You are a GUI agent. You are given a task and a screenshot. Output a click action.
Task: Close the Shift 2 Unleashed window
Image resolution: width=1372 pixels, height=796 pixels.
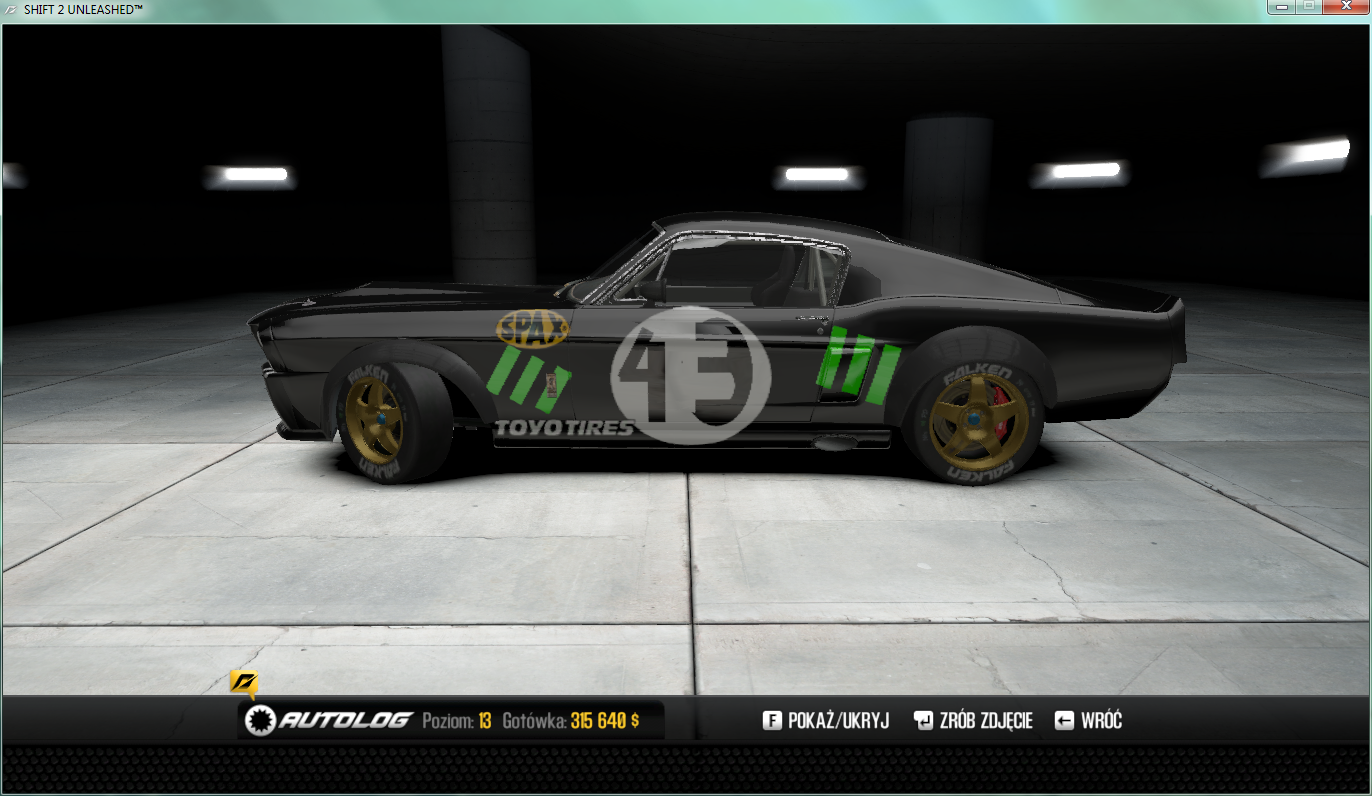pos(1345,7)
